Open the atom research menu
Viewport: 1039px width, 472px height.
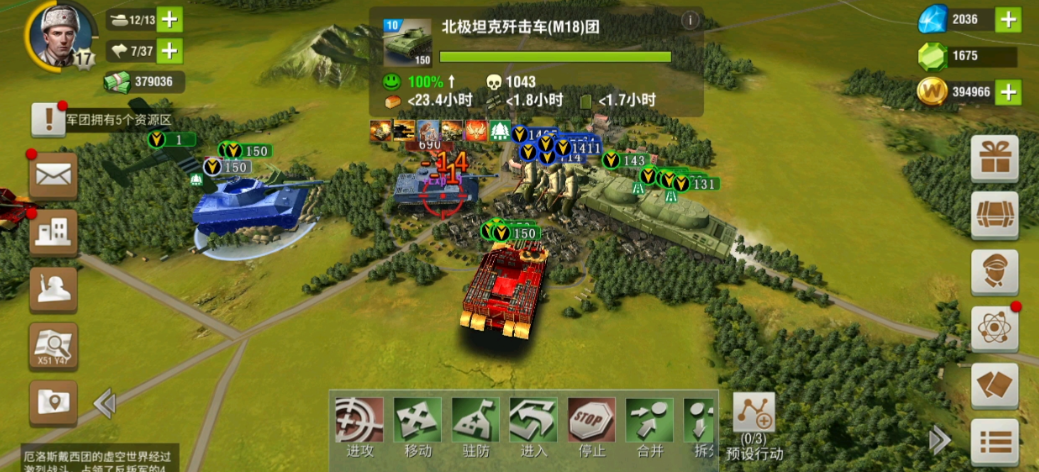coord(994,328)
